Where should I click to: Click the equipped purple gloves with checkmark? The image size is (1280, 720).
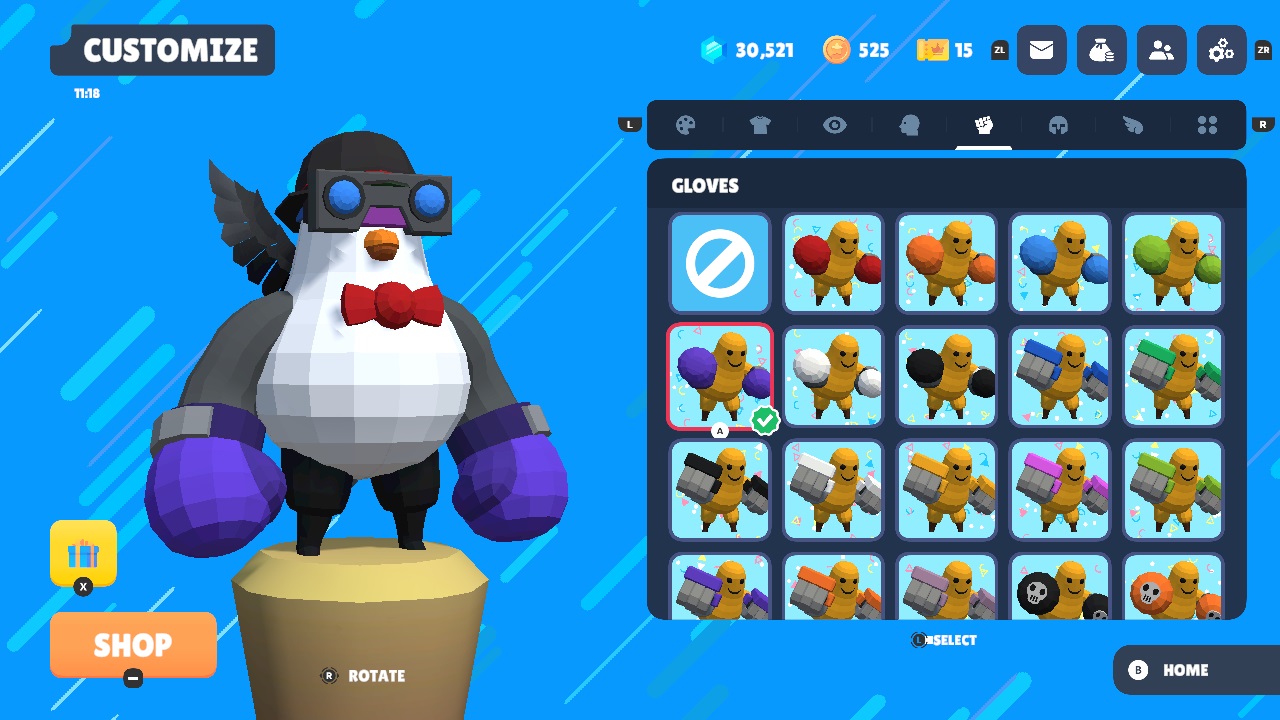coord(719,377)
